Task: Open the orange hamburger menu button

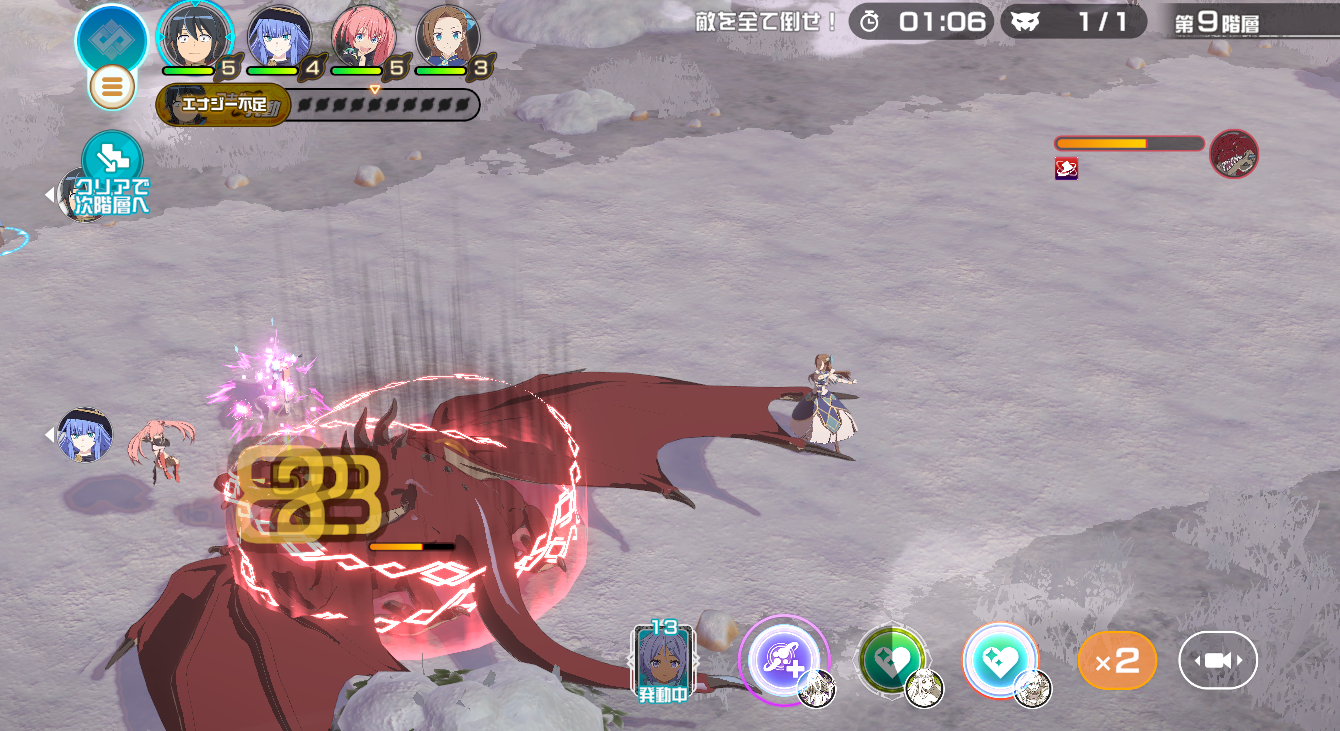Action: (112, 88)
